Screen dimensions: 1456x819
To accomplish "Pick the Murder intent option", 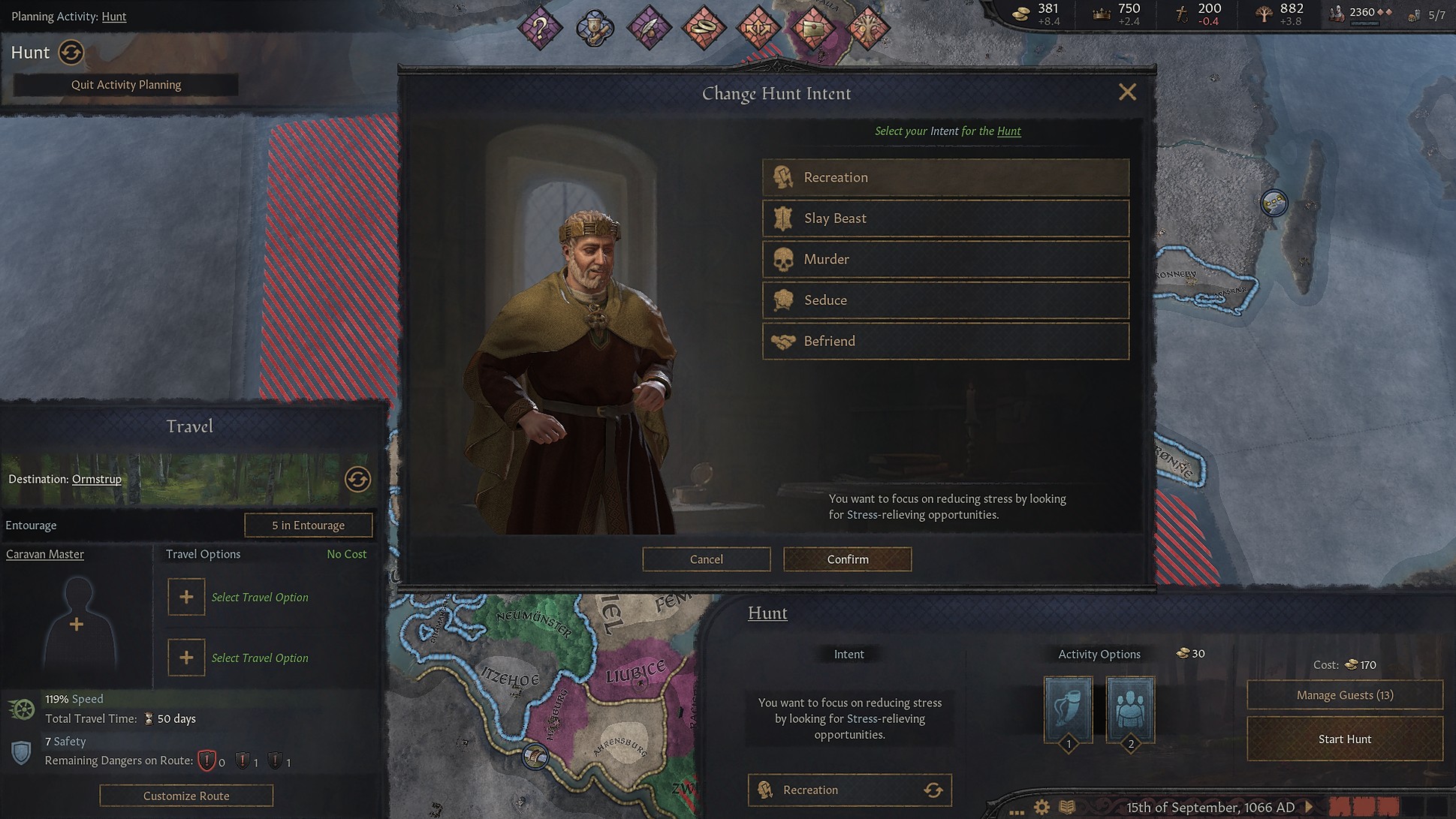I will click(945, 259).
